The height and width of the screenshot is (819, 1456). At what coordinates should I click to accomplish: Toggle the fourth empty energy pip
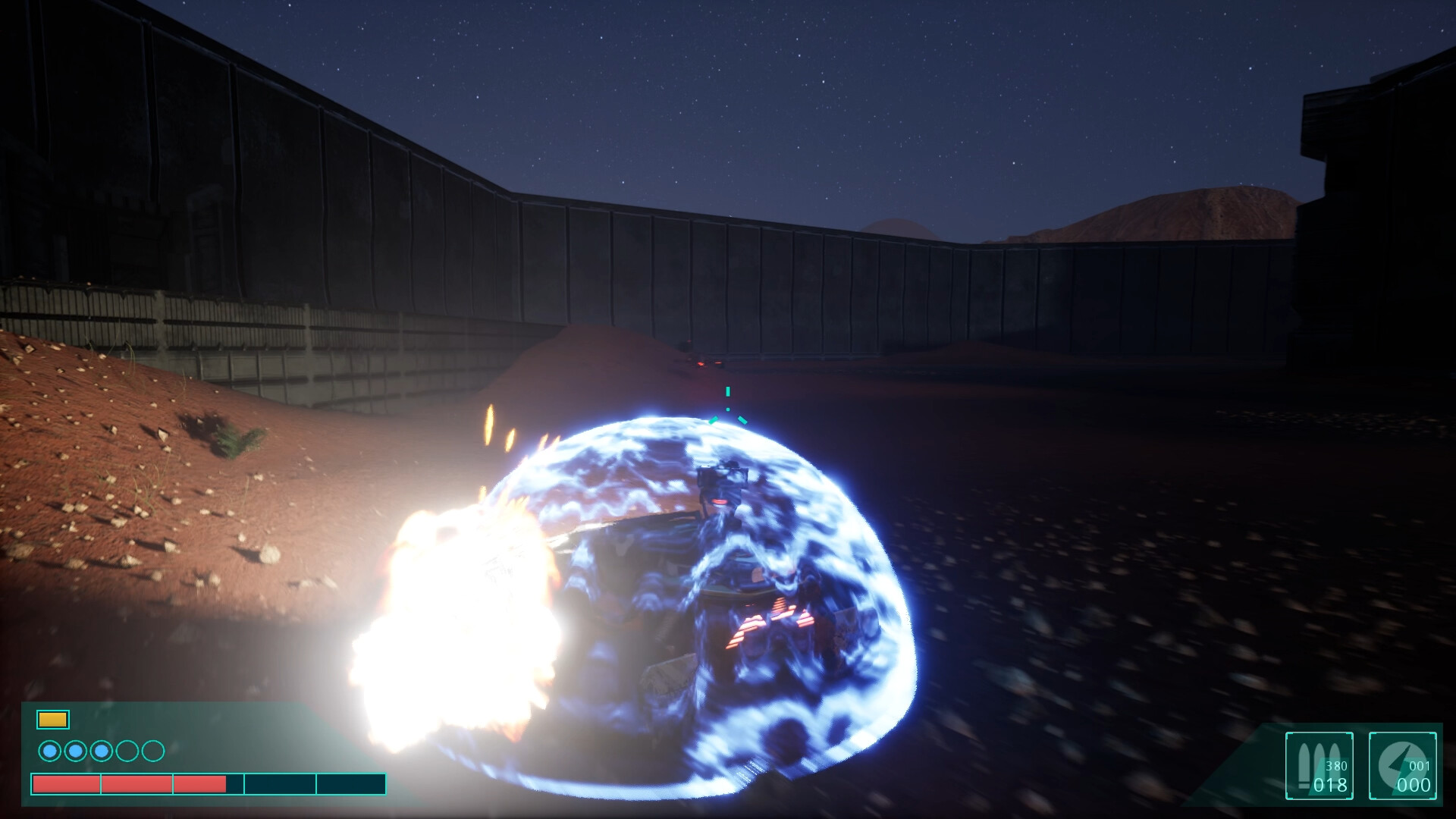[x=126, y=751]
